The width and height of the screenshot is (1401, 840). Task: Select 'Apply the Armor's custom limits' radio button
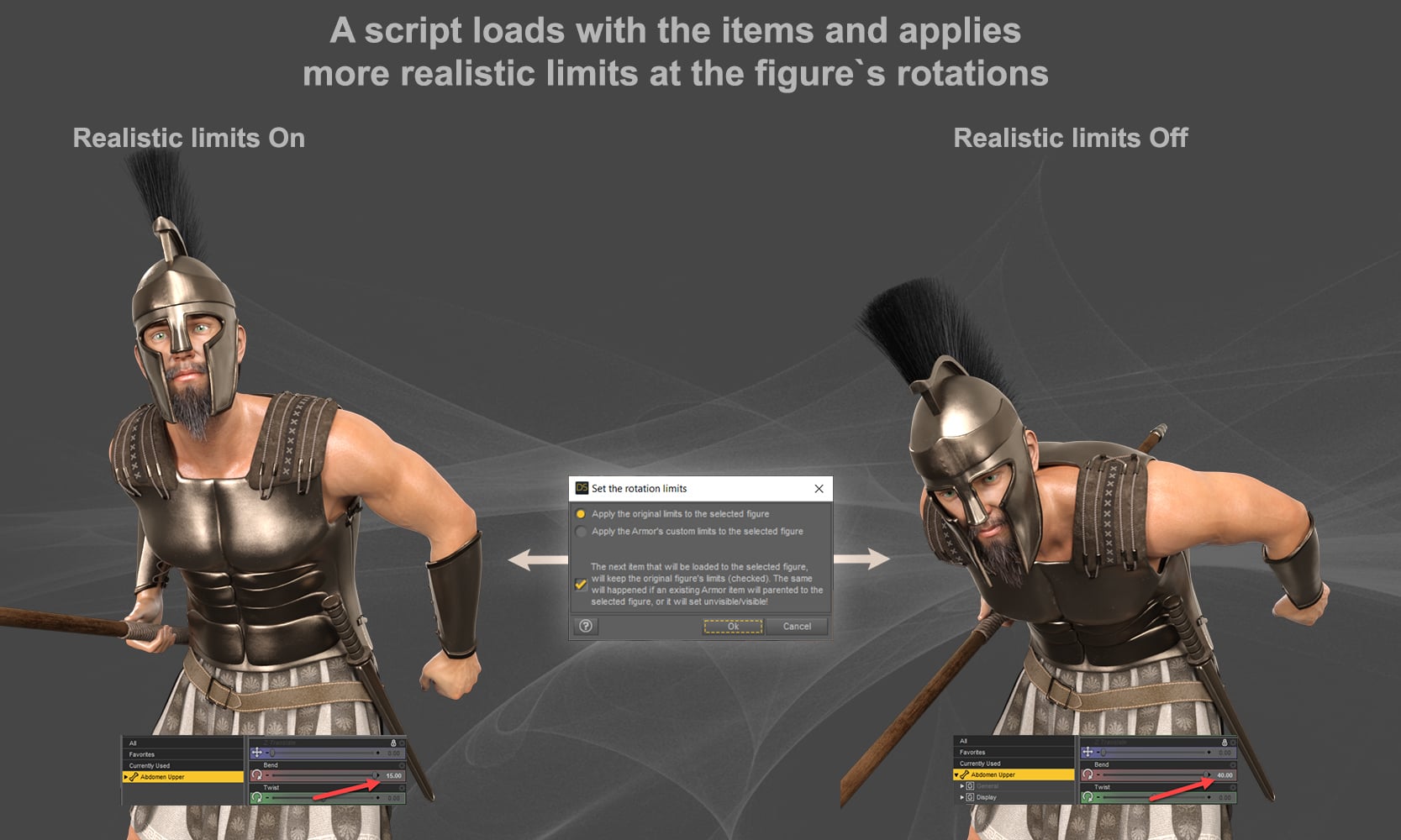[x=580, y=533]
